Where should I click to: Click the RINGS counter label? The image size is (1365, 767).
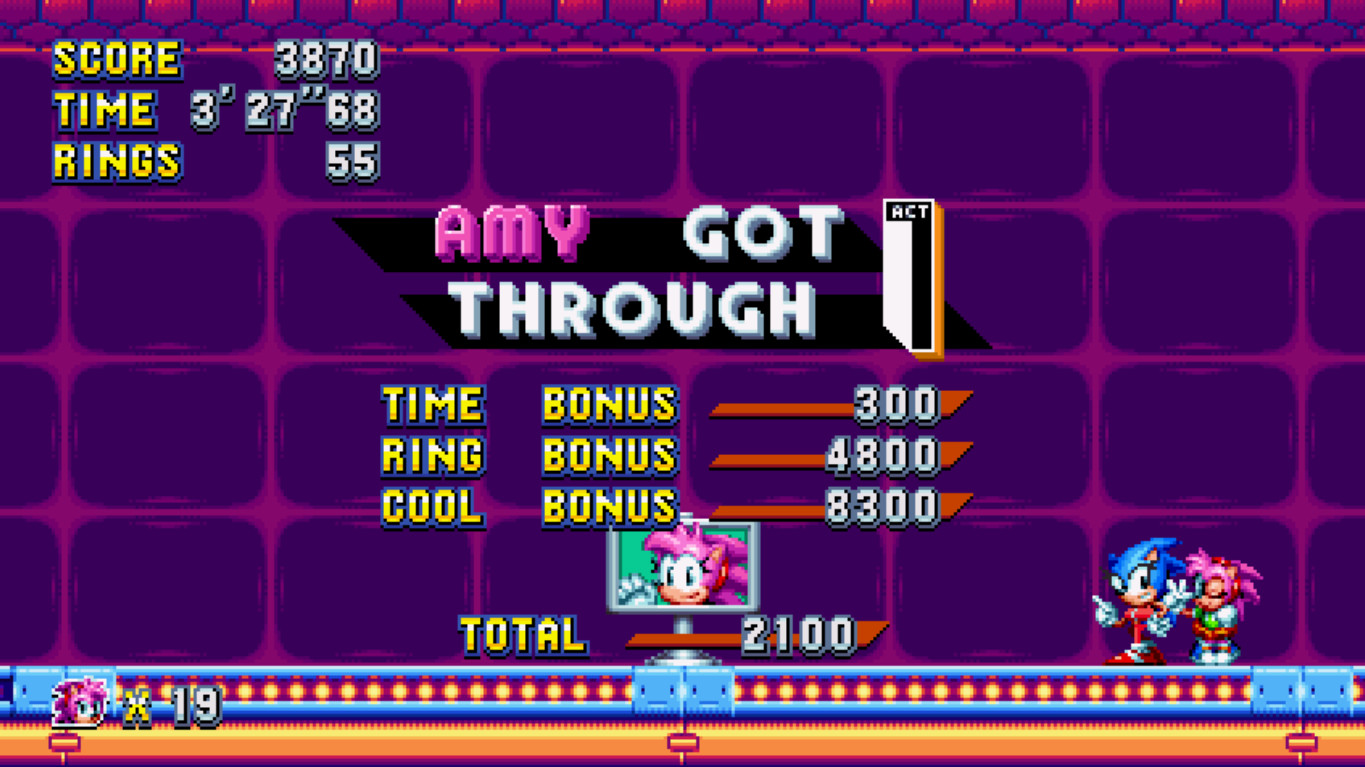[x=114, y=160]
